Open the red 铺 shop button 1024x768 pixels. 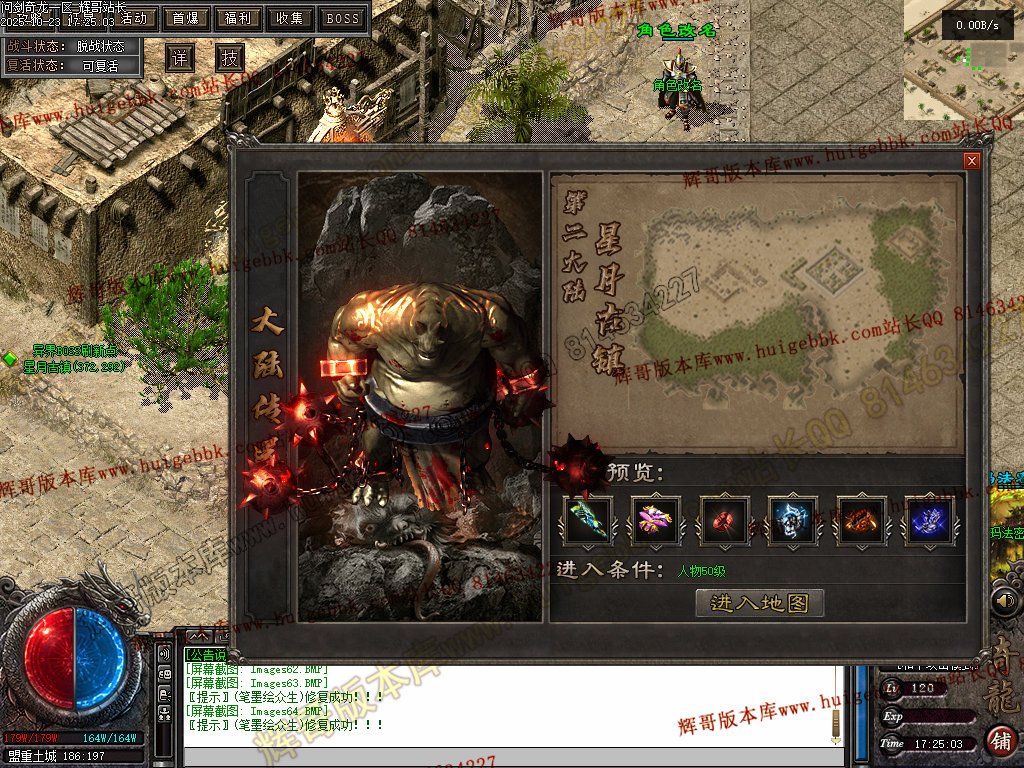tap(1000, 741)
